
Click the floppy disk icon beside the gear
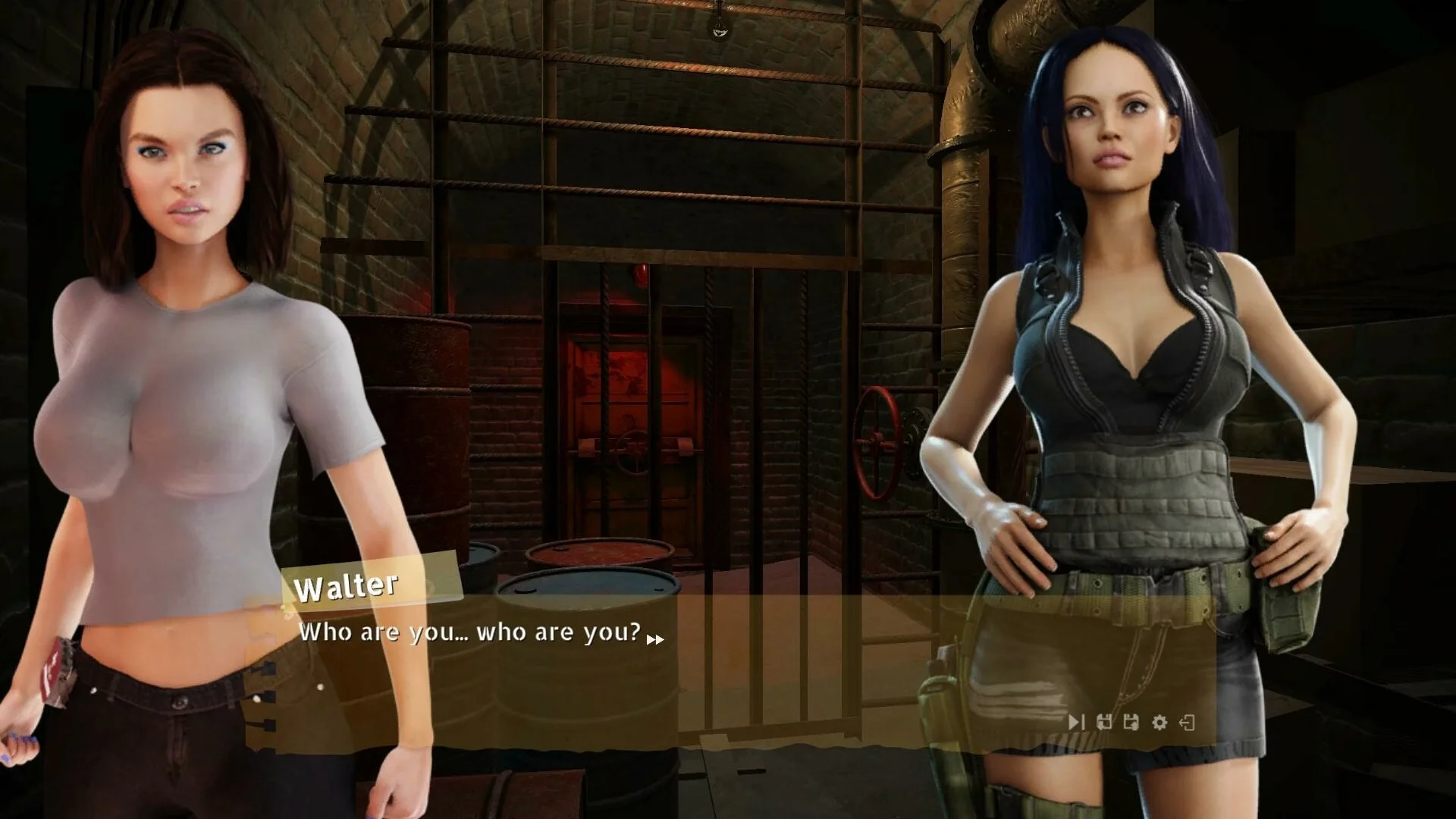(x=1131, y=722)
